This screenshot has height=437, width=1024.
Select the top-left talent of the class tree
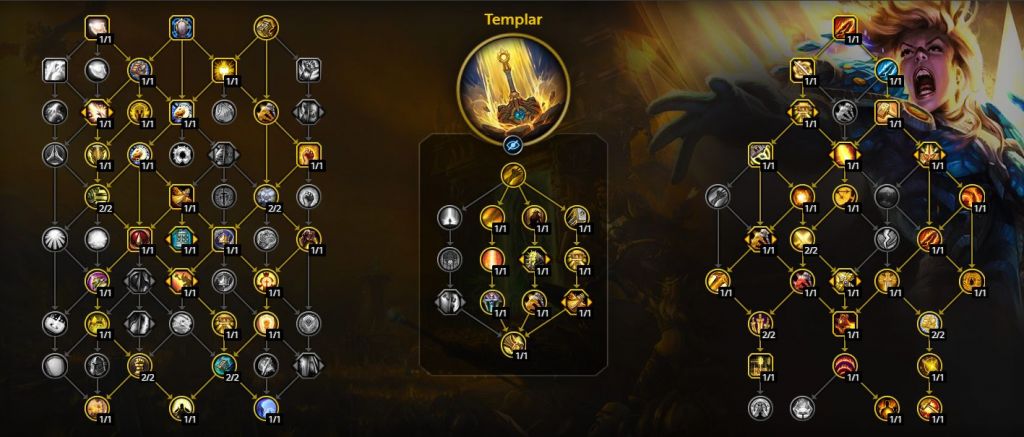pos(97,27)
